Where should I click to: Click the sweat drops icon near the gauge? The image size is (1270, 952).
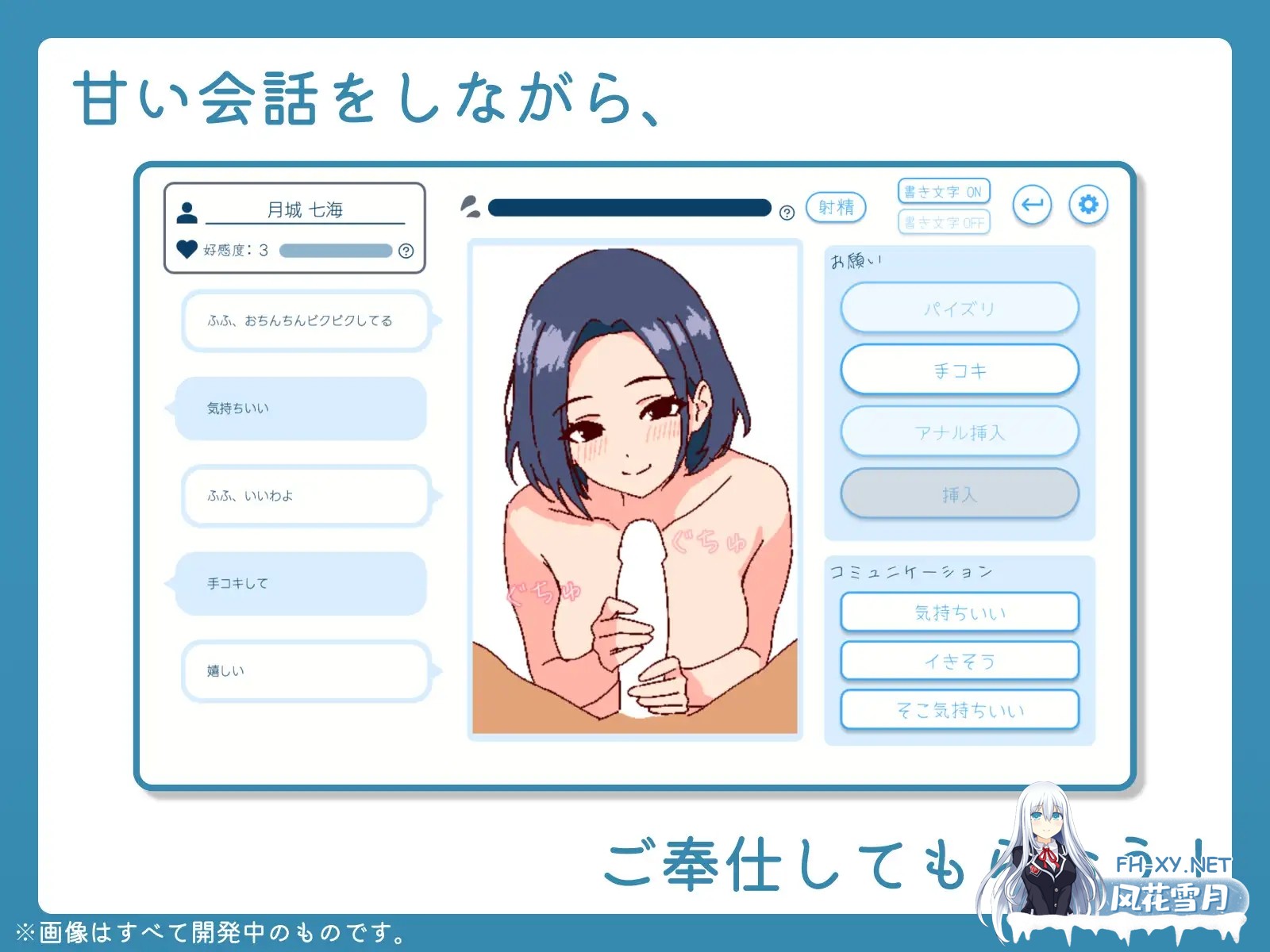[471, 205]
